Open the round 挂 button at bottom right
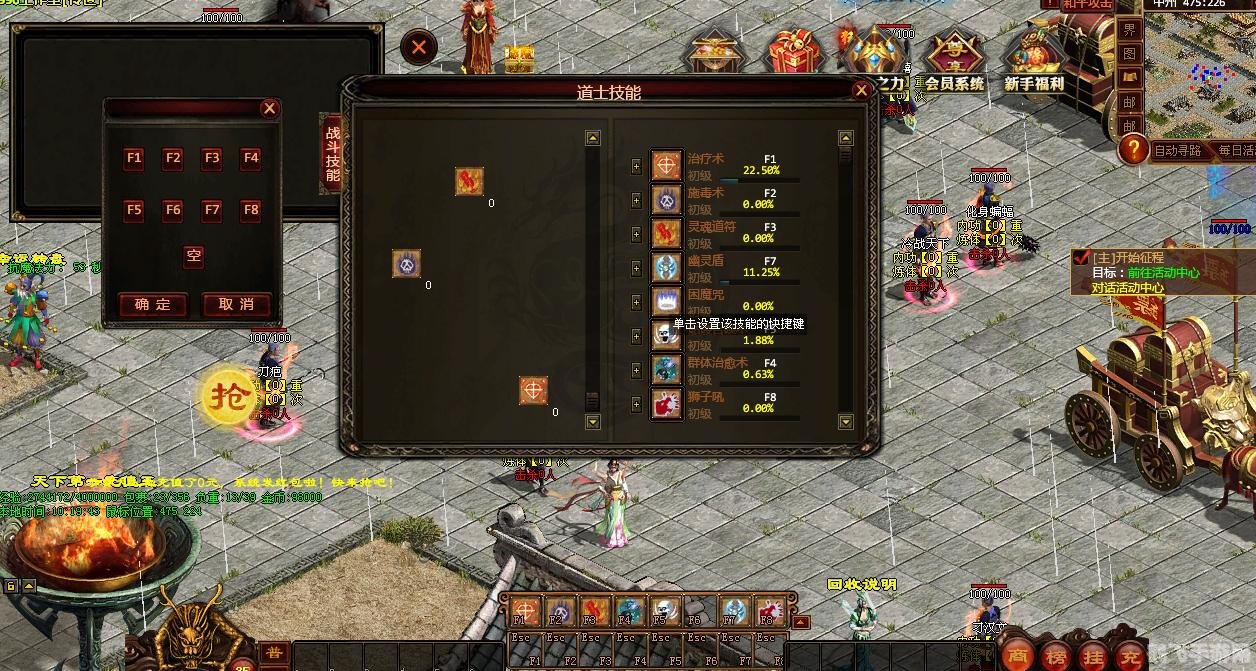The height and width of the screenshot is (671, 1256). (1092, 653)
